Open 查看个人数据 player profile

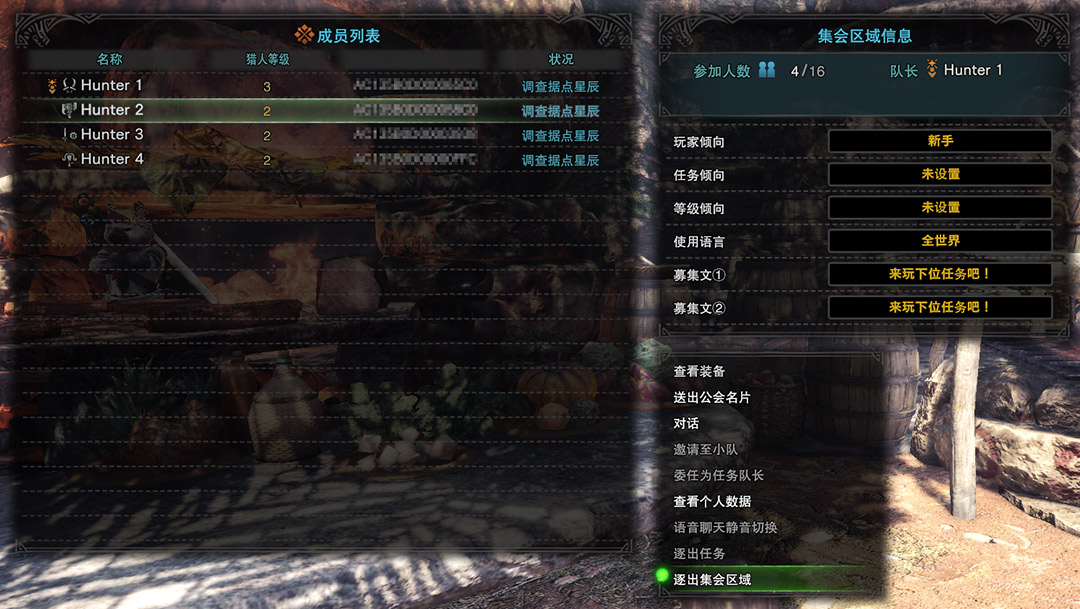(712, 501)
